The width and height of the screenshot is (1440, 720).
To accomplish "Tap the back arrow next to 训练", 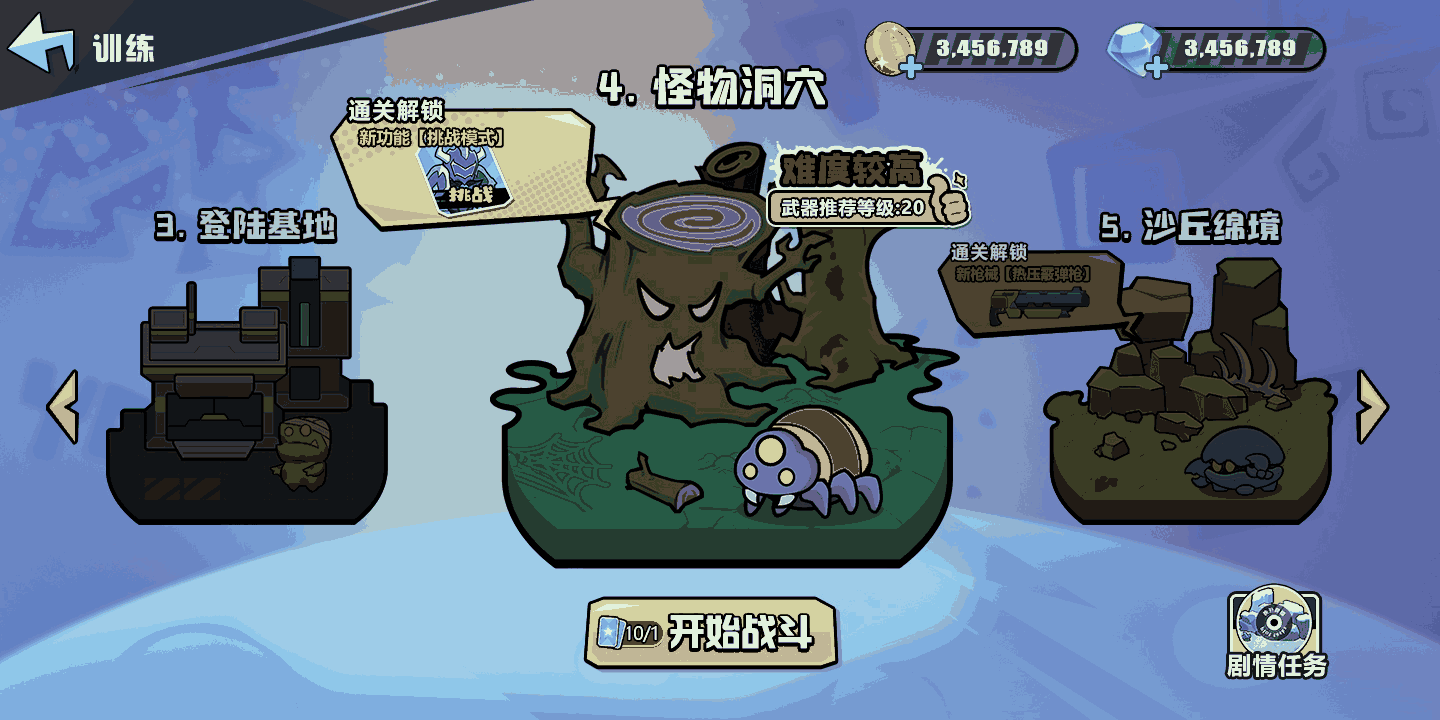I will click(x=42, y=40).
